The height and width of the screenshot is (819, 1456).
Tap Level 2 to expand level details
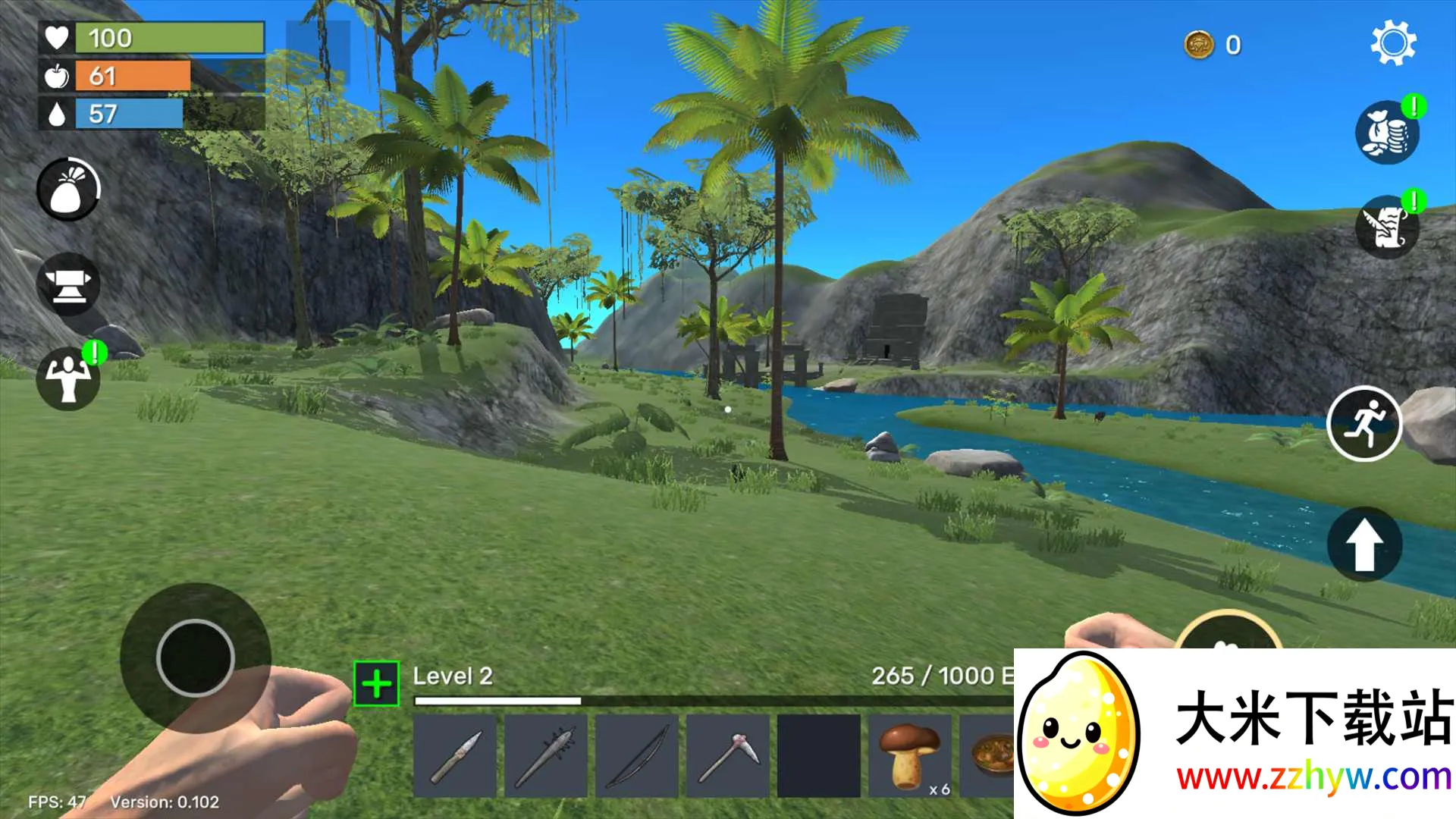click(453, 676)
